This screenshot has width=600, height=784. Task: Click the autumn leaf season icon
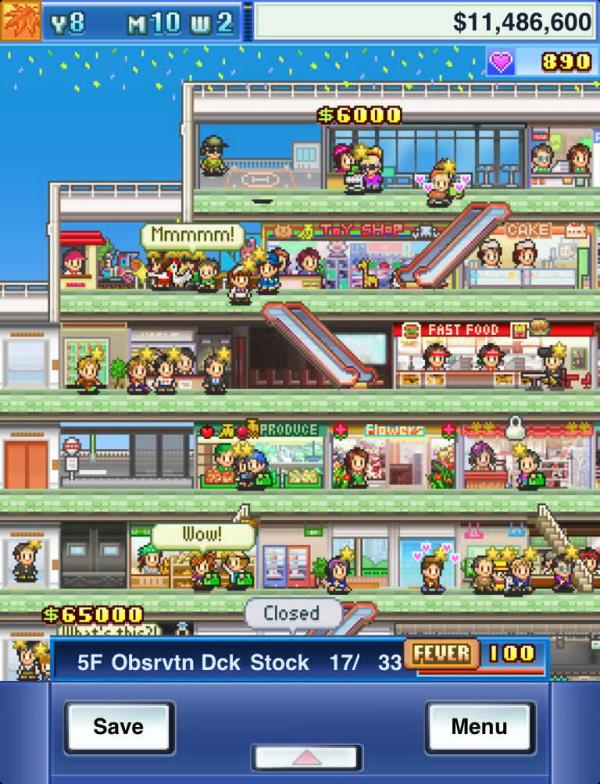pos(20,20)
